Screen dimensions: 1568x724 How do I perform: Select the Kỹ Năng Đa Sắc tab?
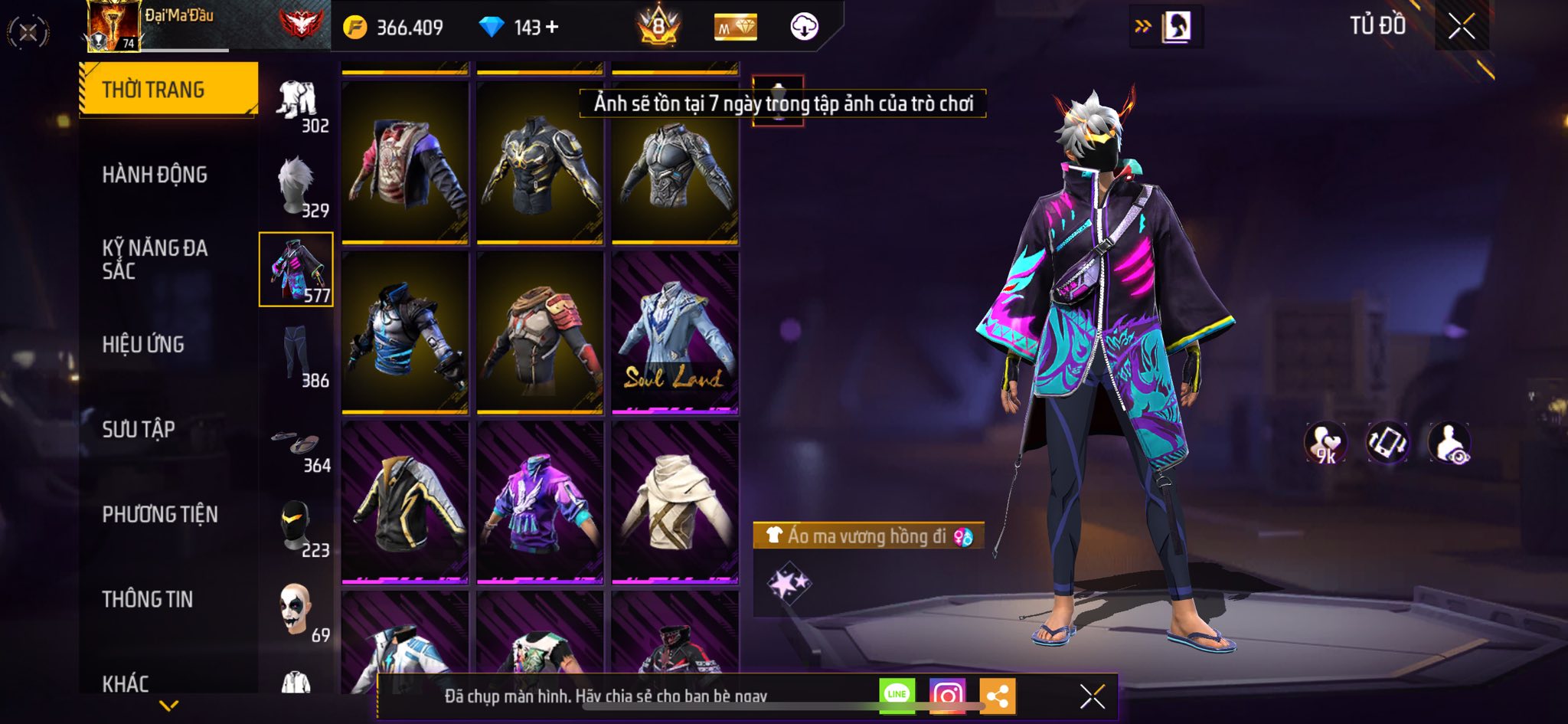tap(155, 259)
